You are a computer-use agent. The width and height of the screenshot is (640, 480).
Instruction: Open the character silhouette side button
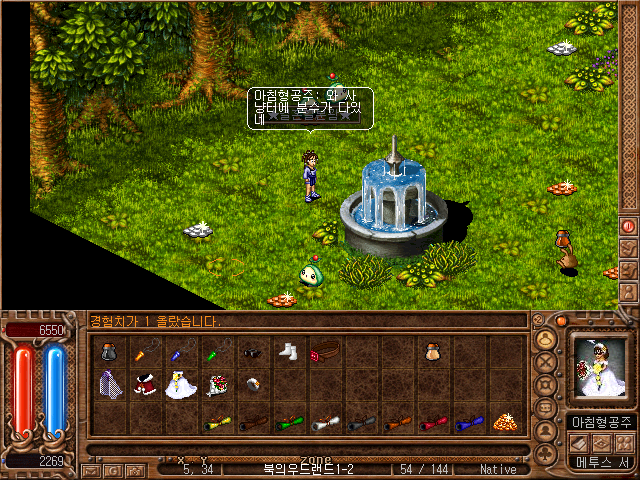[x=628, y=292]
